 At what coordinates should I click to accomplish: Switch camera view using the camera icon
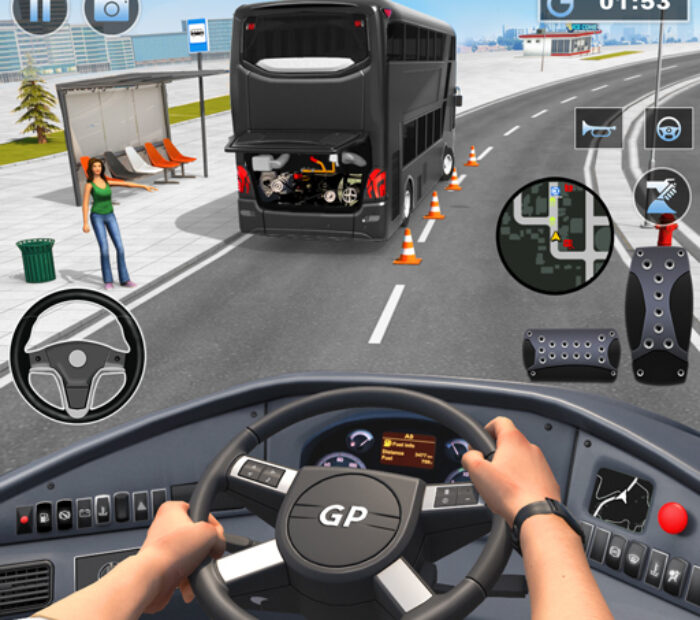point(113,10)
